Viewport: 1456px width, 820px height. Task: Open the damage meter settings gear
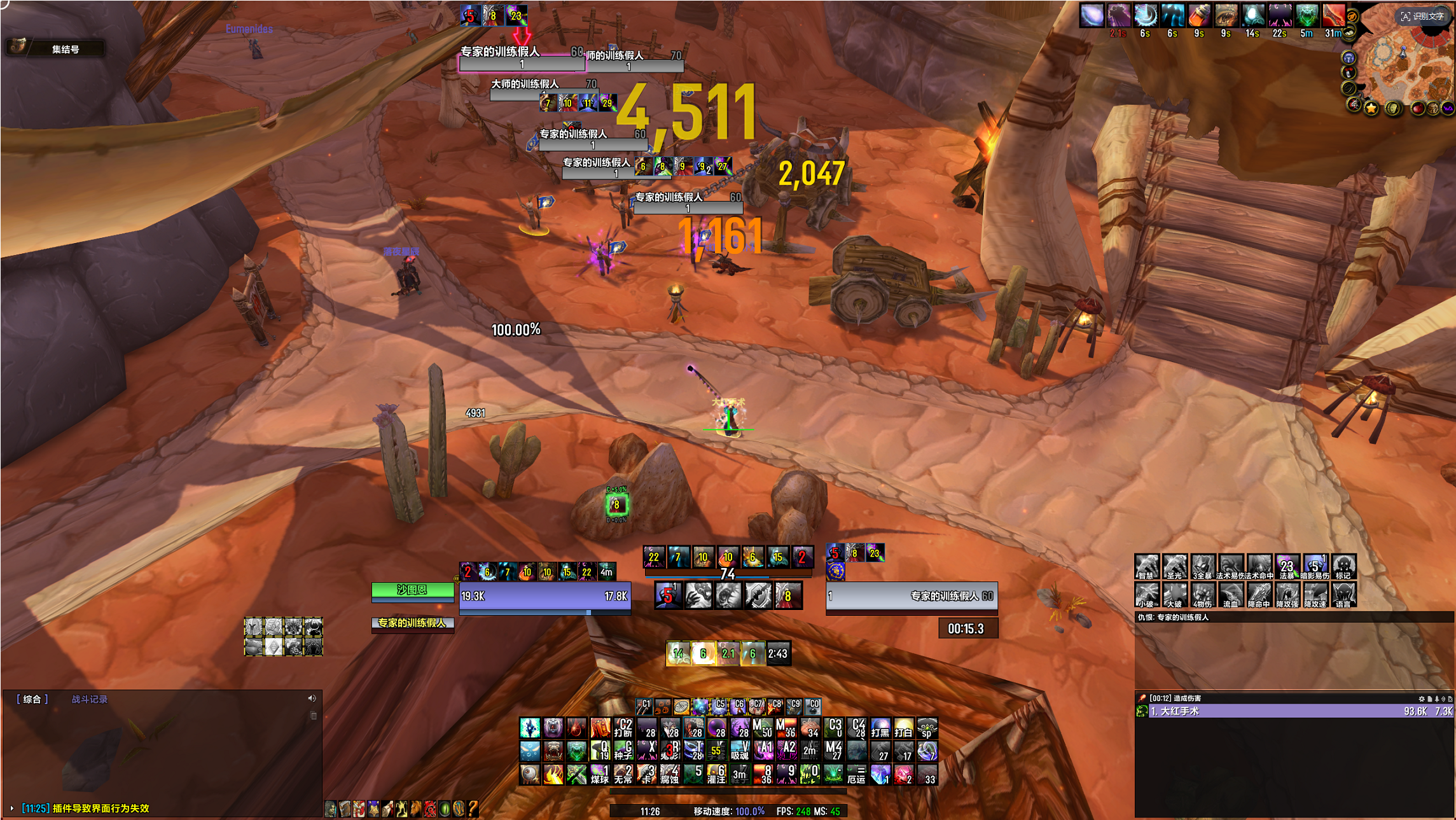pos(1421,698)
